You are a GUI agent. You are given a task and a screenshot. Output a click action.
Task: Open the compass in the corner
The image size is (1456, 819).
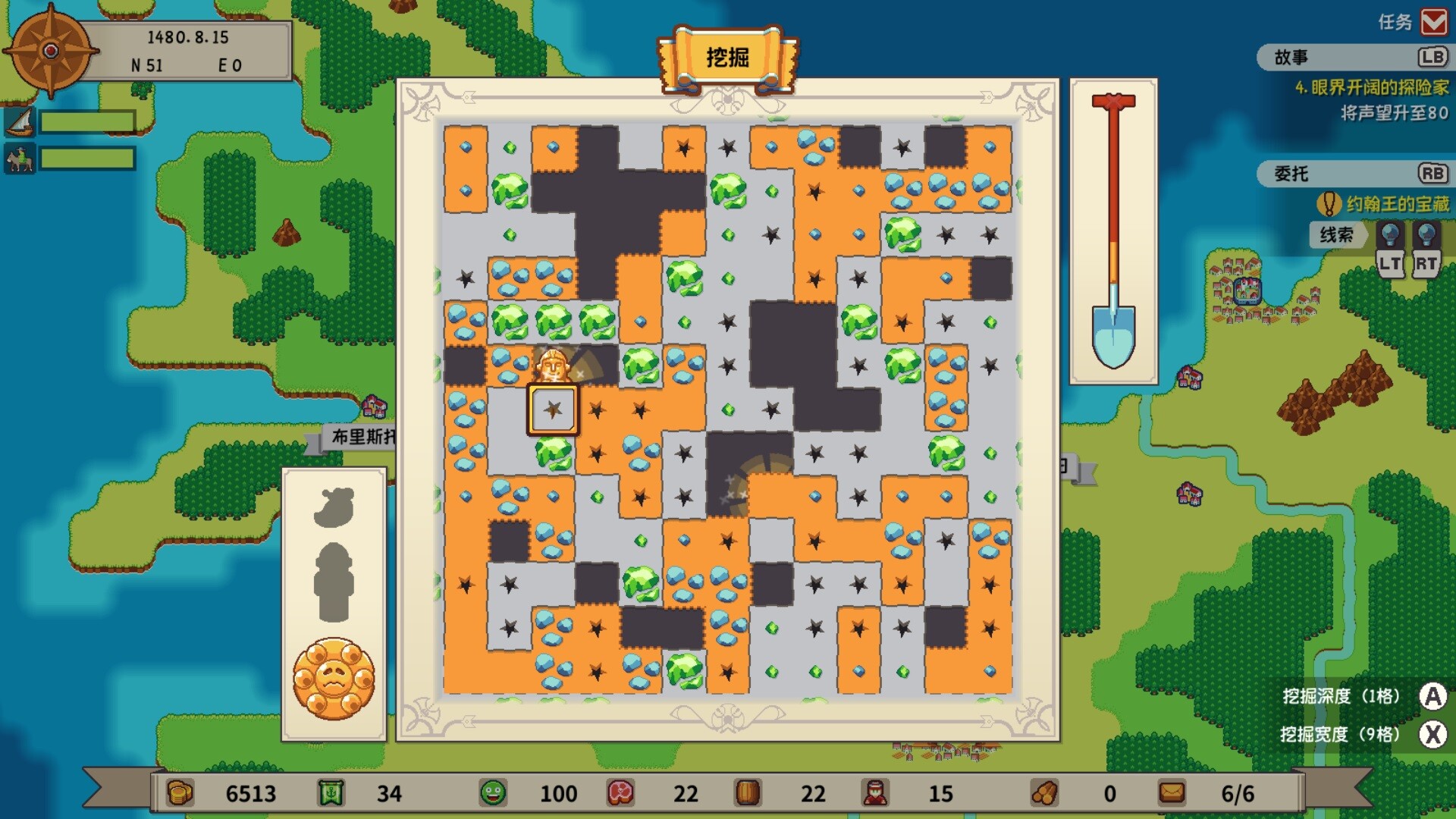click(x=50, y=51)
